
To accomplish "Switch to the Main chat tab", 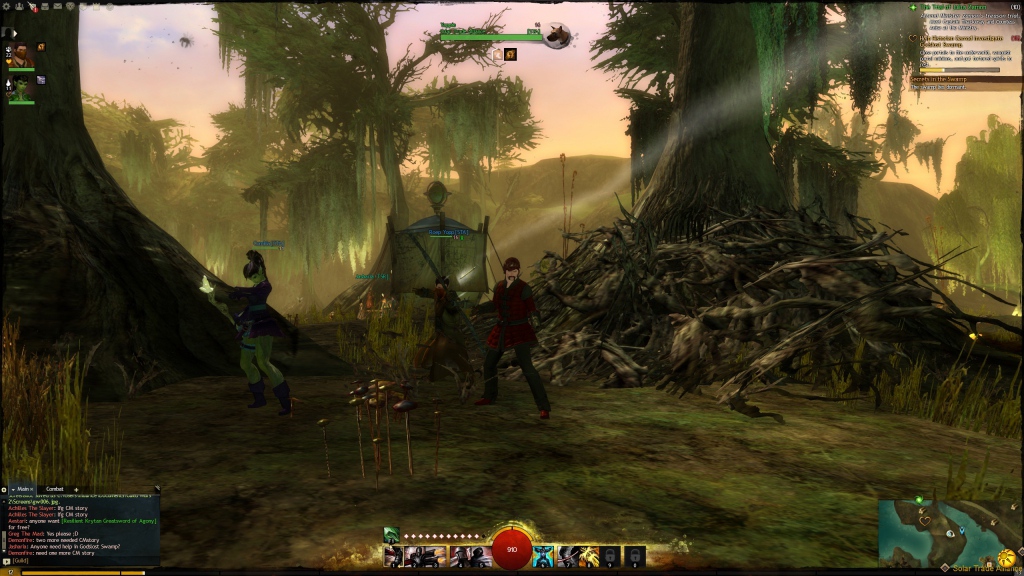I will [x=23, y=489].
